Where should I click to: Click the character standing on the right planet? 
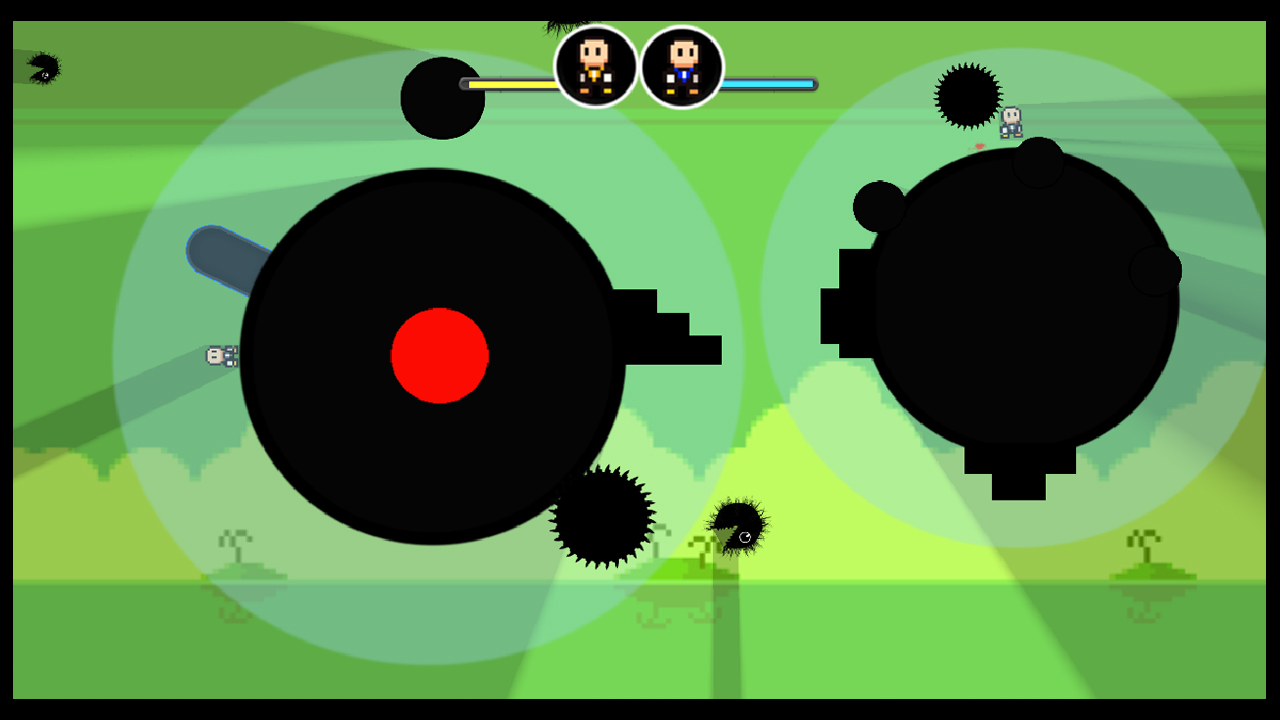coord(1010,122)
